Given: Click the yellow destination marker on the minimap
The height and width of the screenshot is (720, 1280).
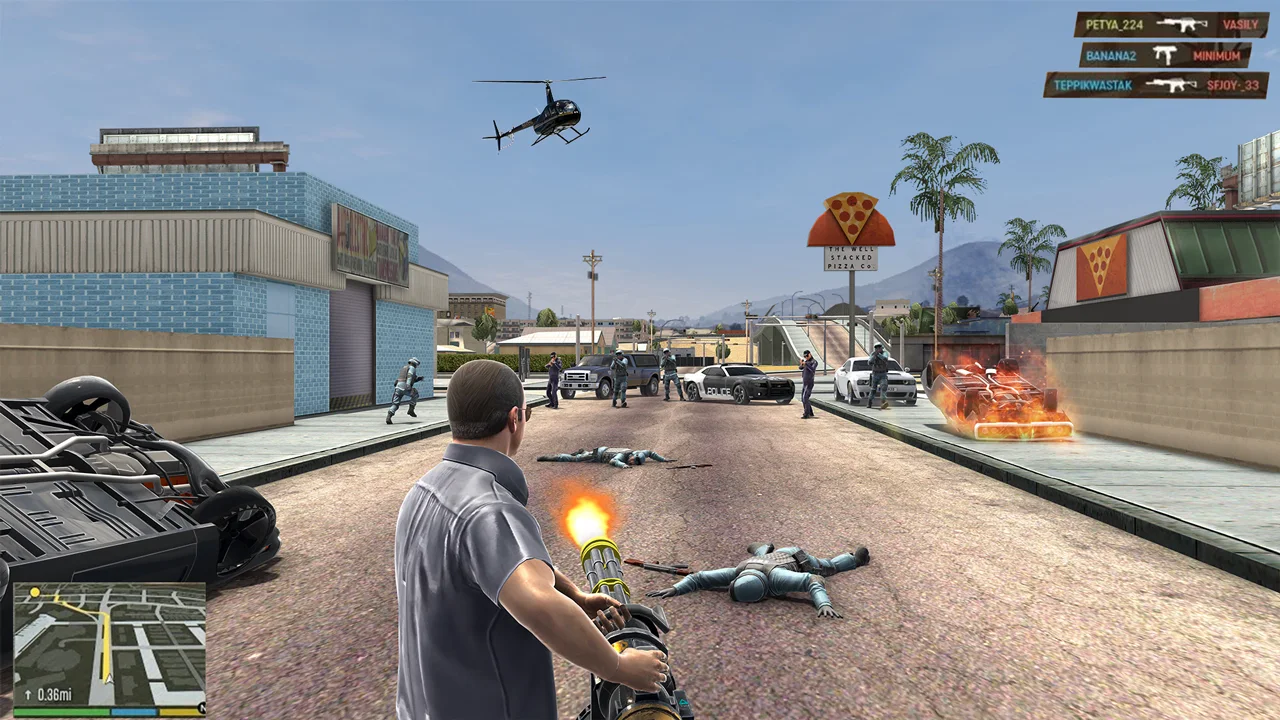Looking at the screenshot, I should tap(35, 593).
